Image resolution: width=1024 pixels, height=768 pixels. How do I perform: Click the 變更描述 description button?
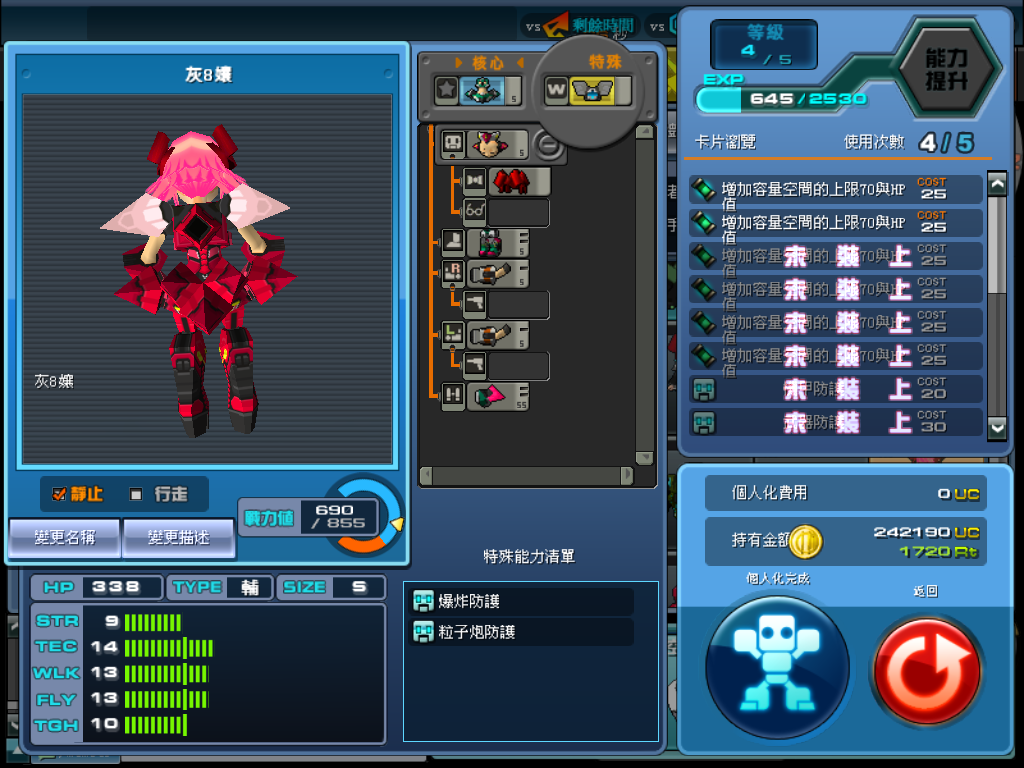click(x=178, y=538)
